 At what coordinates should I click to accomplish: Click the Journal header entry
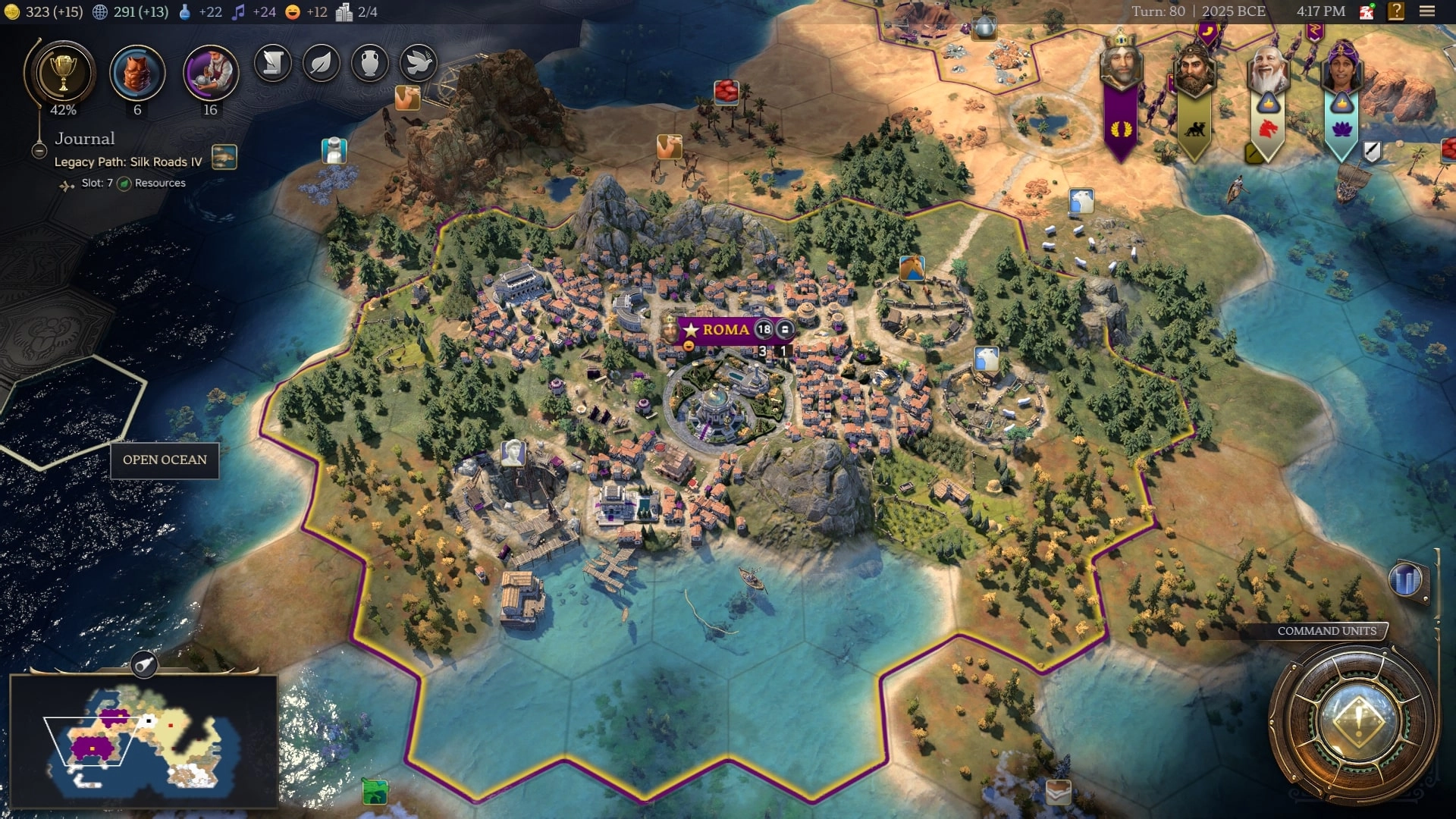tap(84, 139)
